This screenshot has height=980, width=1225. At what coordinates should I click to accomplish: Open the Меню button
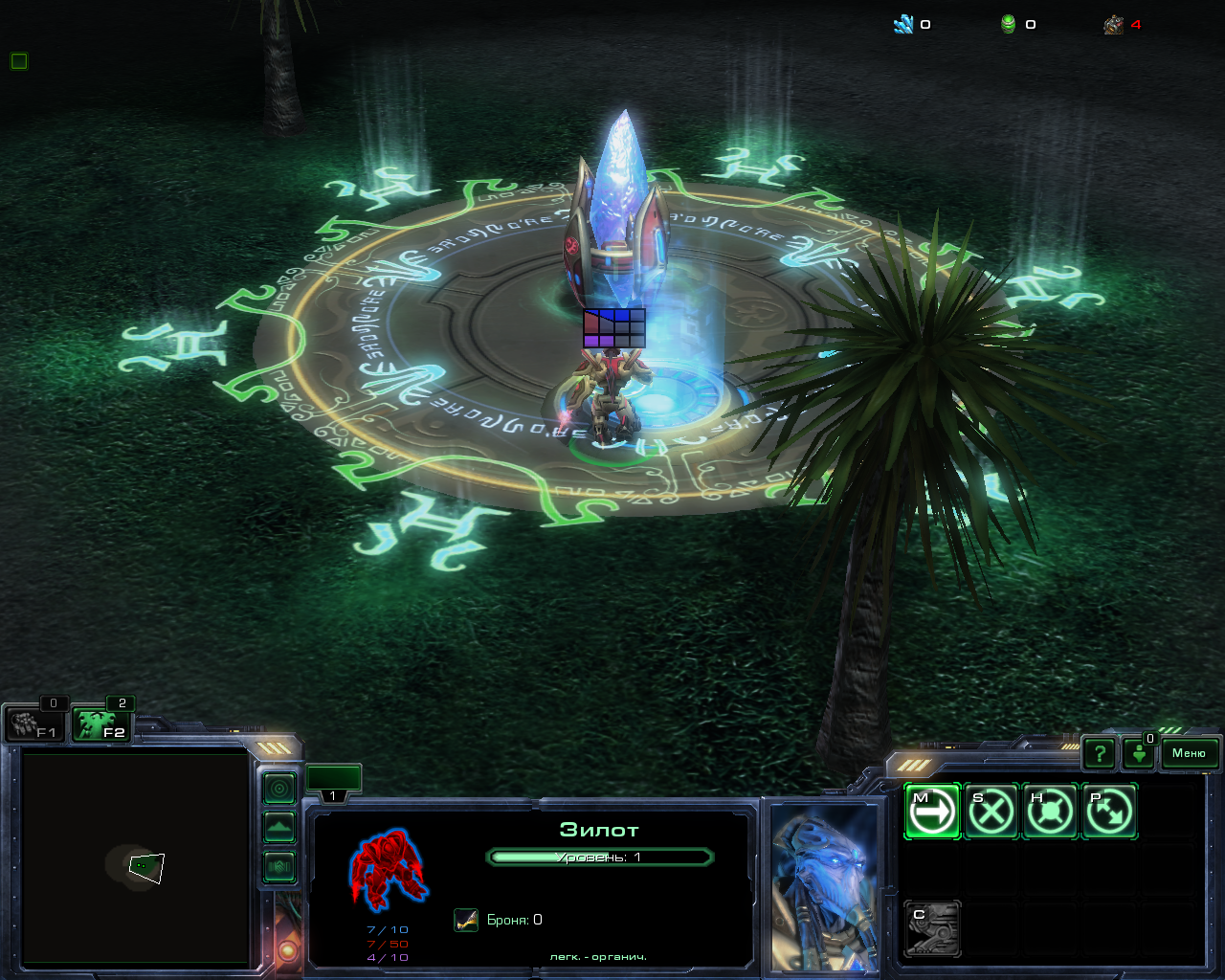(1189, 753)
